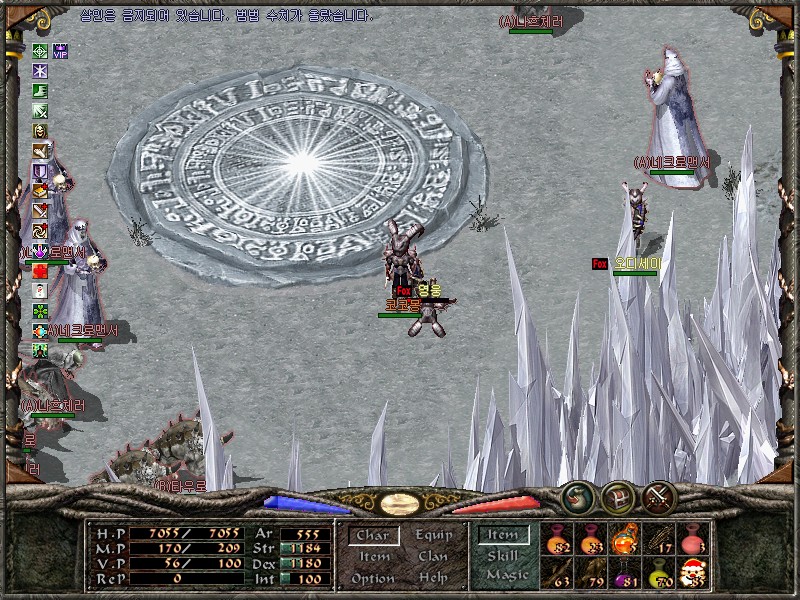Switch to the Item quickslot tab
This screenshot has height=600, width=800.
503,535
